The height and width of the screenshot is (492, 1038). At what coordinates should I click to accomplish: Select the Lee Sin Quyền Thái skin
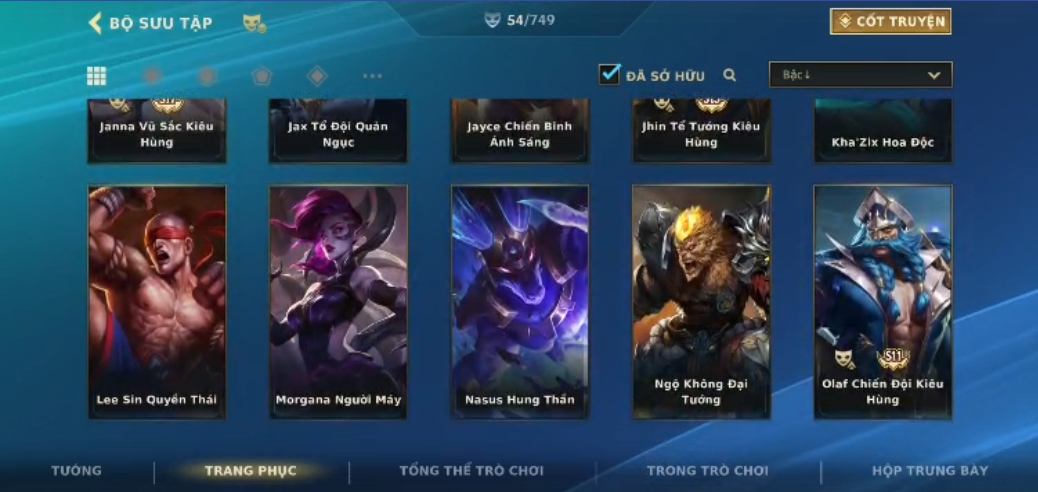157,301
